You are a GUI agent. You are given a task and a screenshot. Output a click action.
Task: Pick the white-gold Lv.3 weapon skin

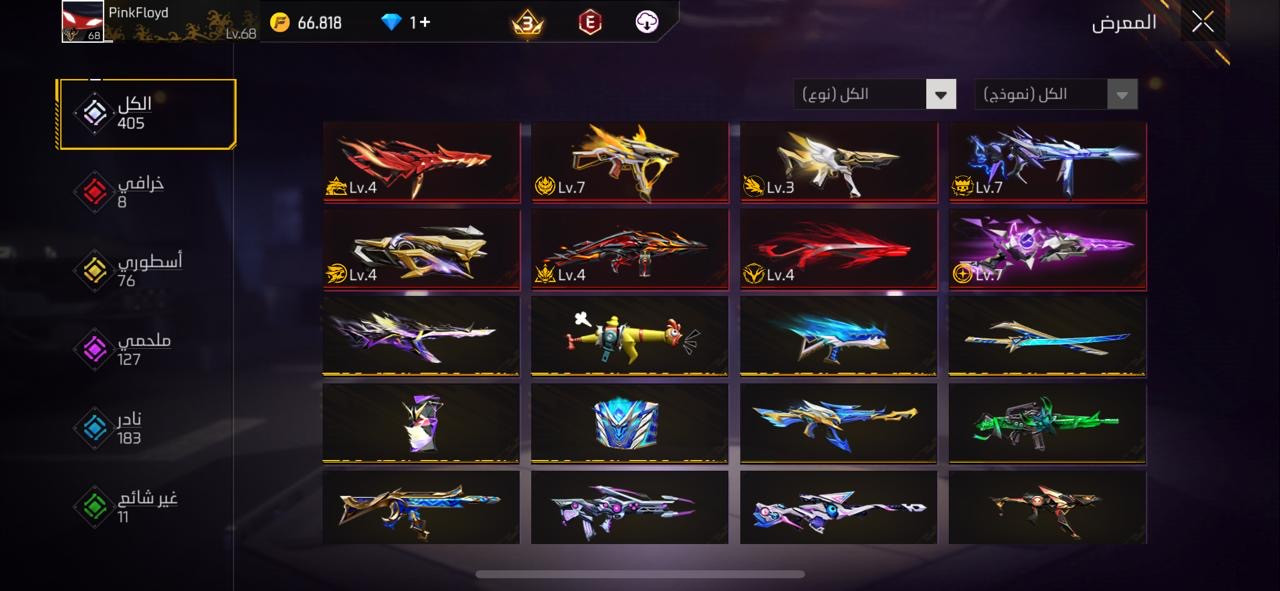pyautogui.click(x=839, y=161)
